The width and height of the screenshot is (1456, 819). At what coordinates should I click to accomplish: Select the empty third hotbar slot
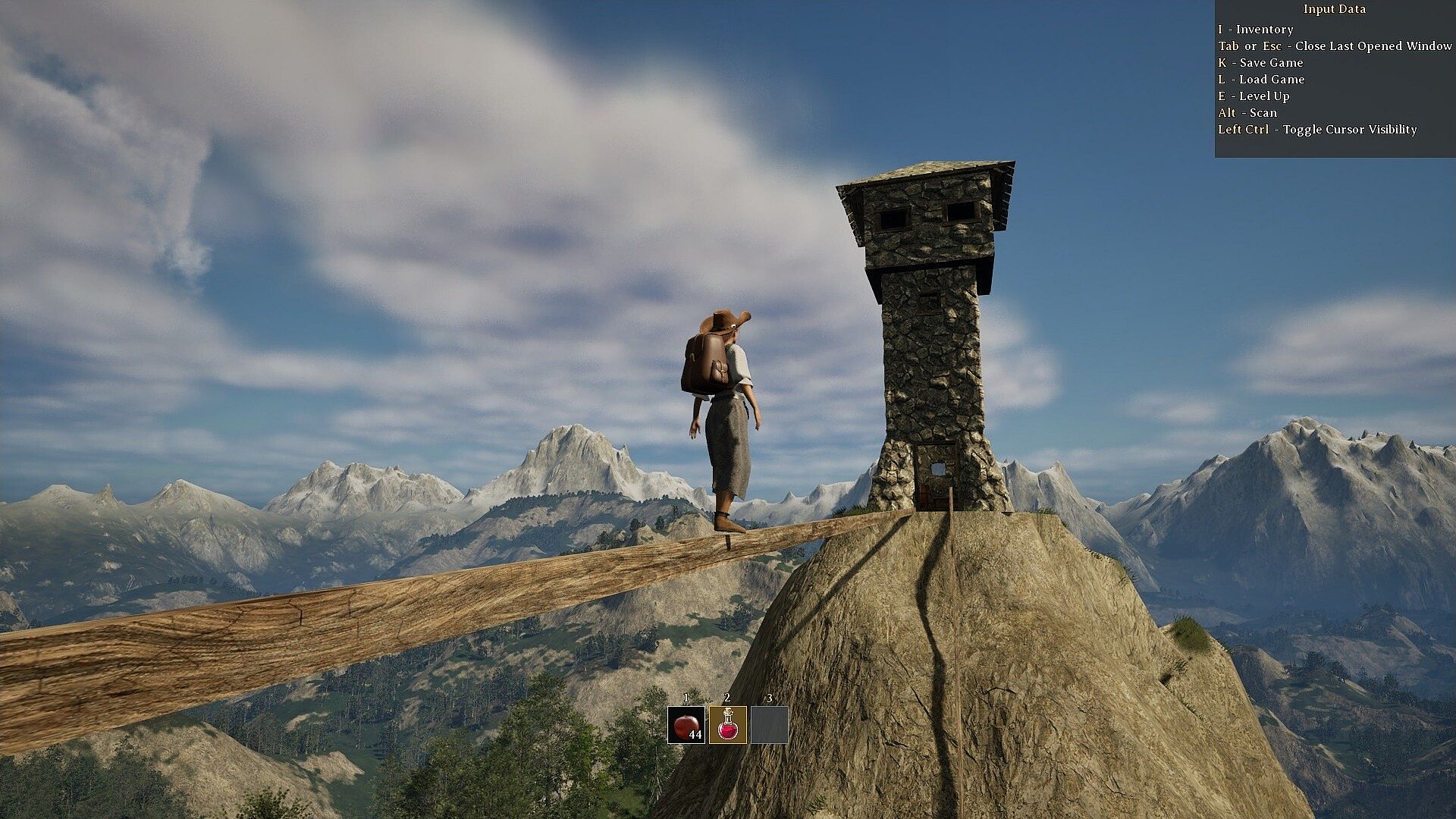[x=769, y=725]
